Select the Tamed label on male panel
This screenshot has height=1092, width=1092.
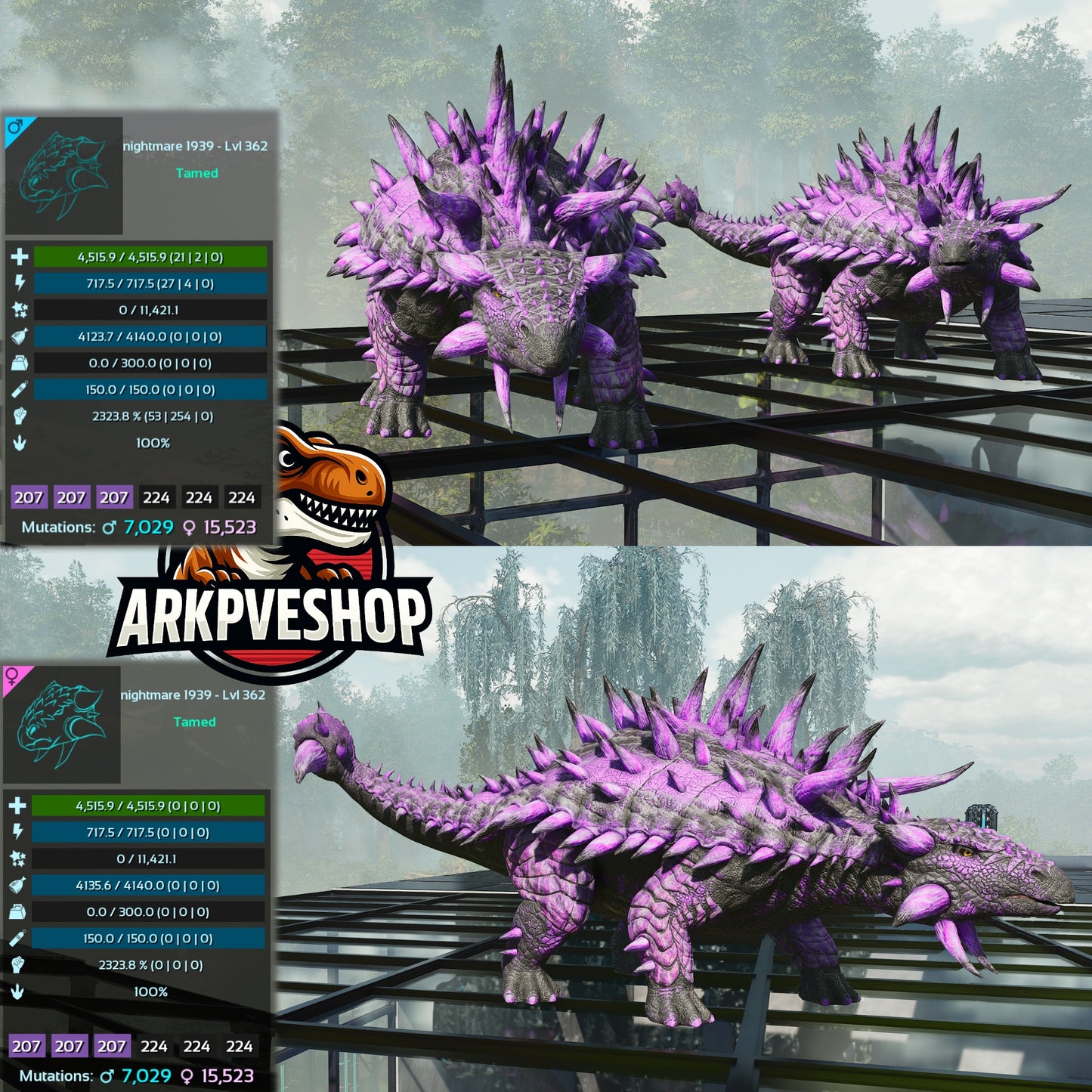[198, 175]
